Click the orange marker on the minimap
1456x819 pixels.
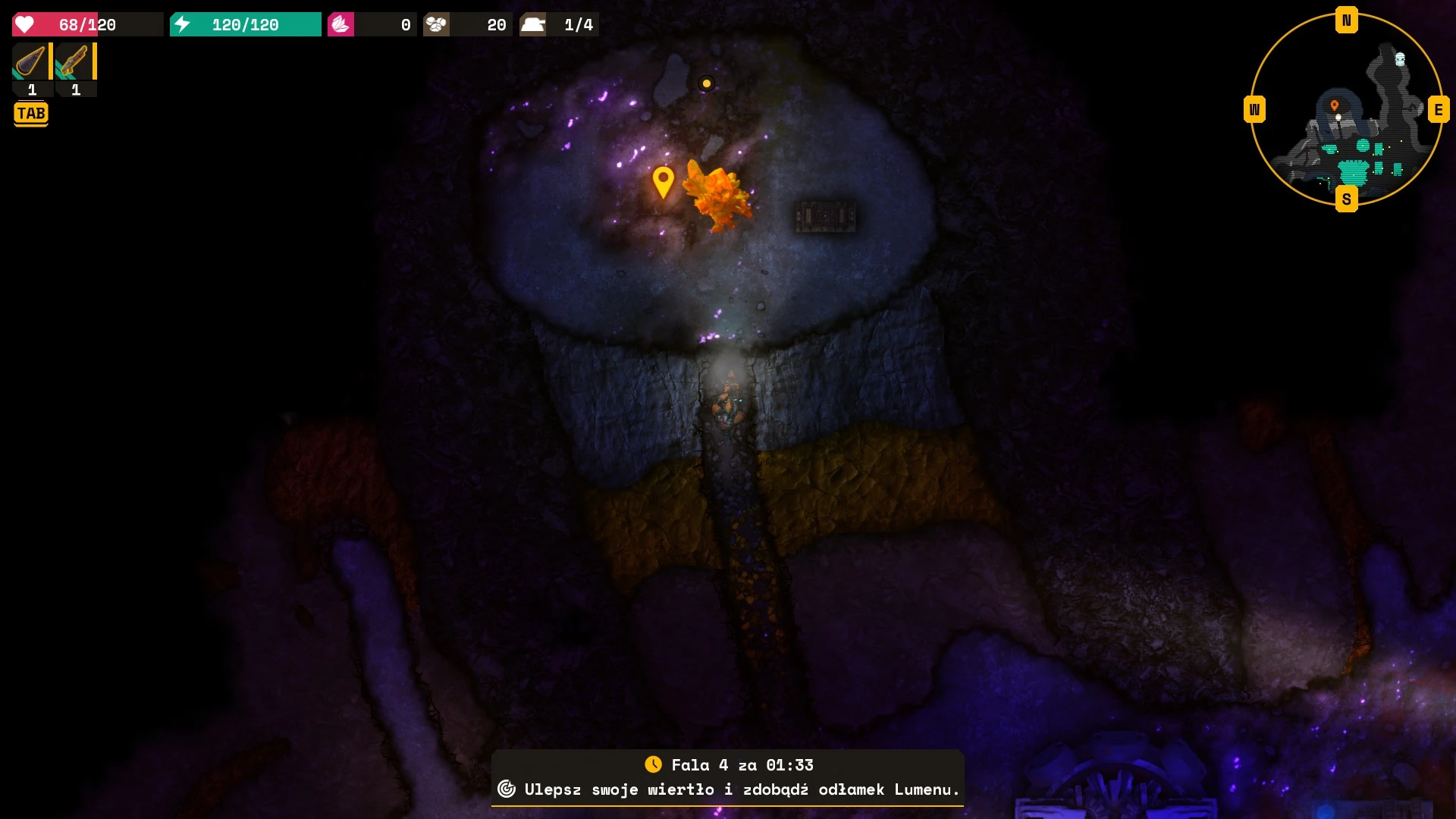tap(1335, 105)
